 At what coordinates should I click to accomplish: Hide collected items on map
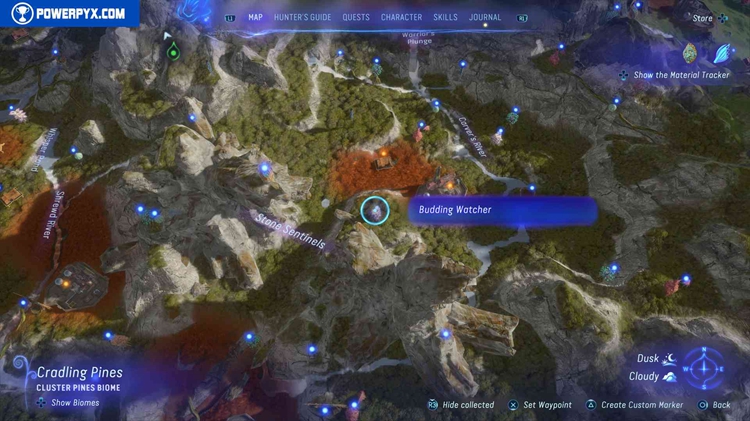pyautogui.click(x=461, y=405)
